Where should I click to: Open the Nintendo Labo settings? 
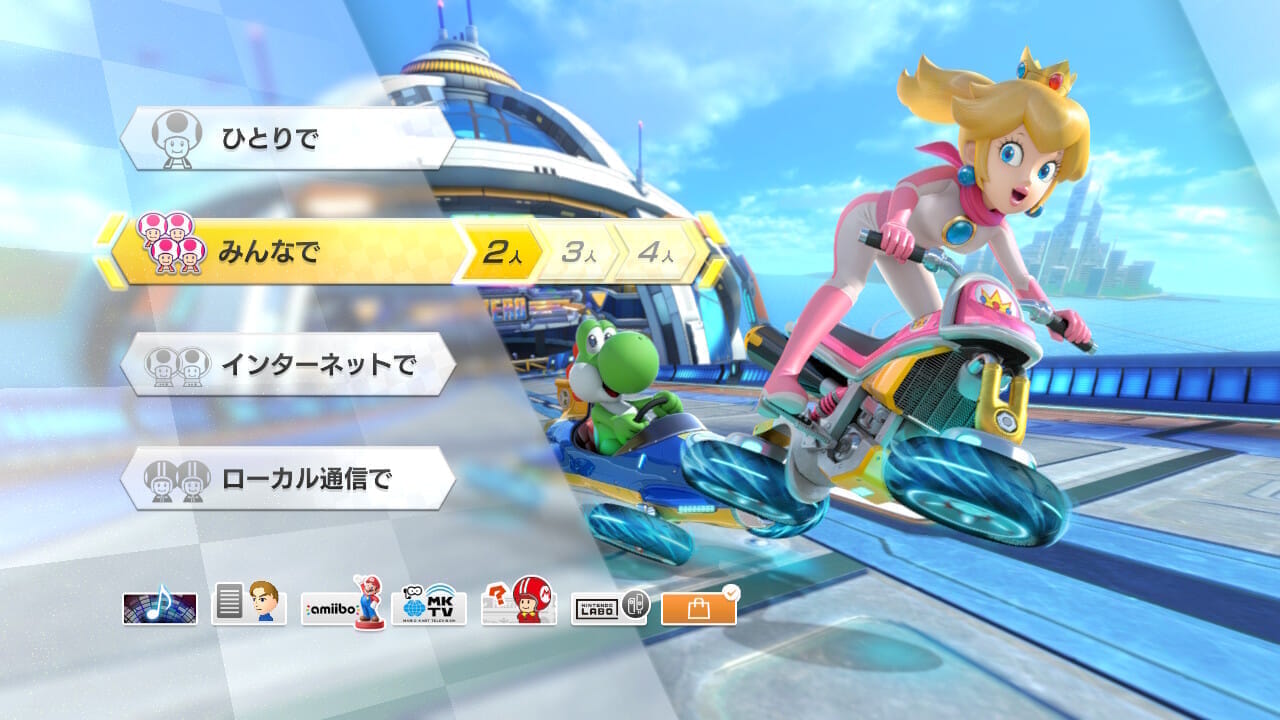click(610, 606)
